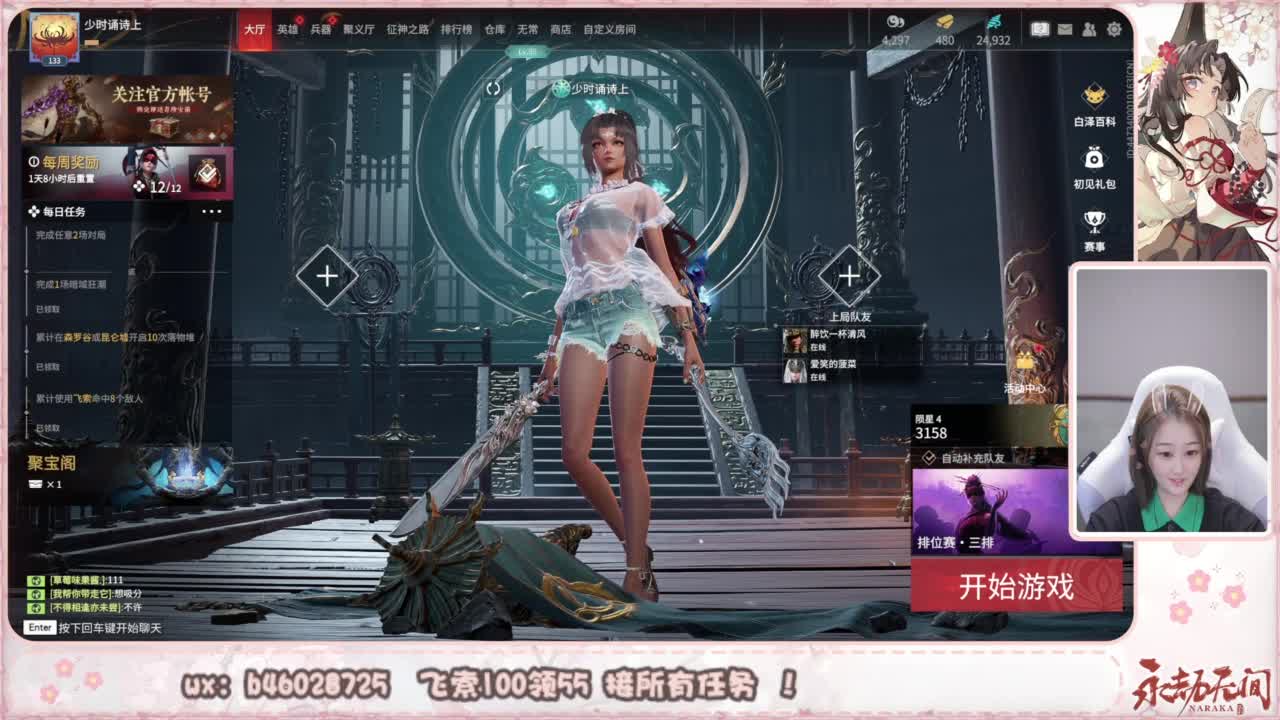
Task: Open the settings gear icon
Action: (x=1114, y=28)
